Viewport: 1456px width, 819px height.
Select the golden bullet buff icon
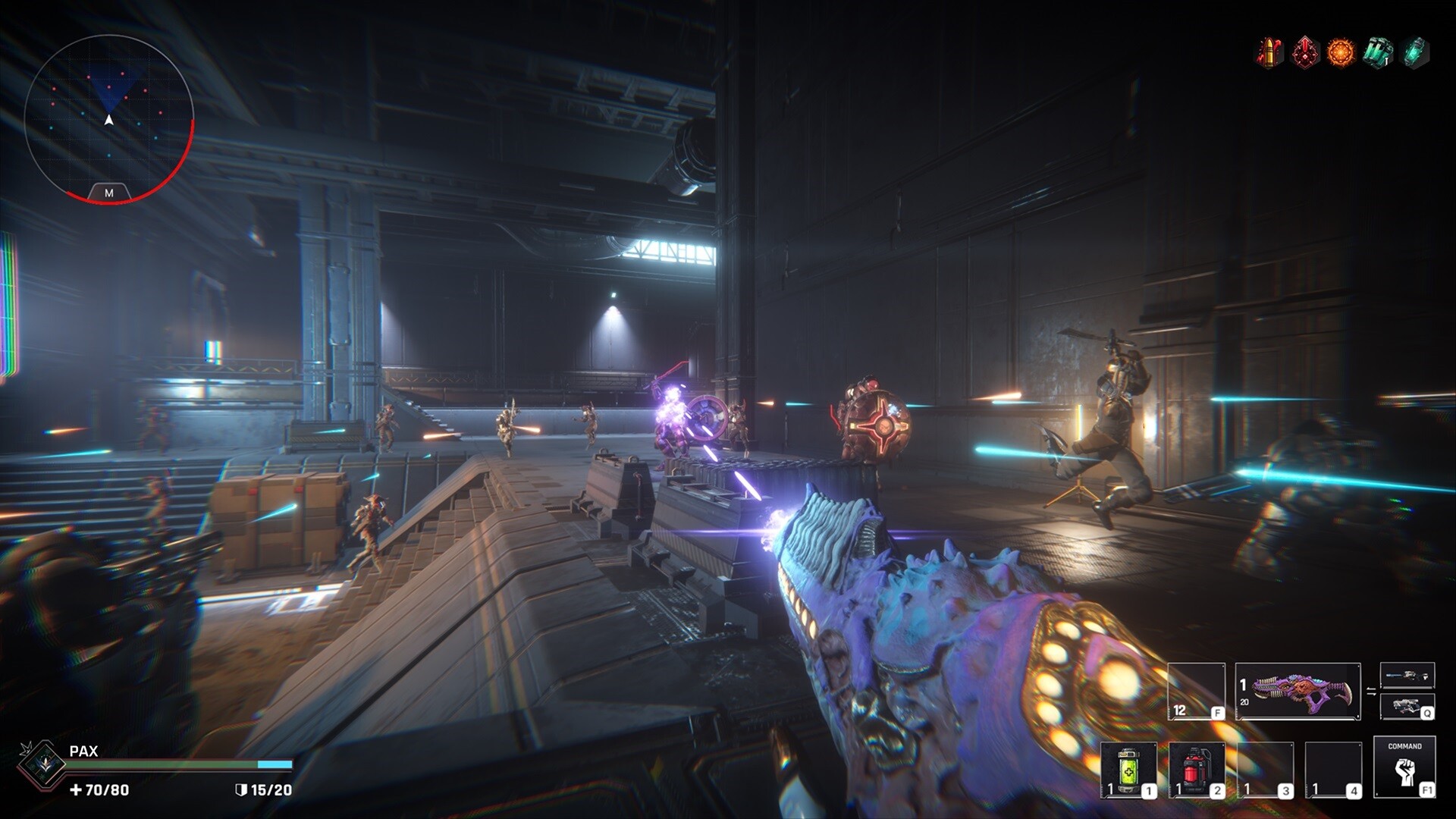pos(1269,53)
